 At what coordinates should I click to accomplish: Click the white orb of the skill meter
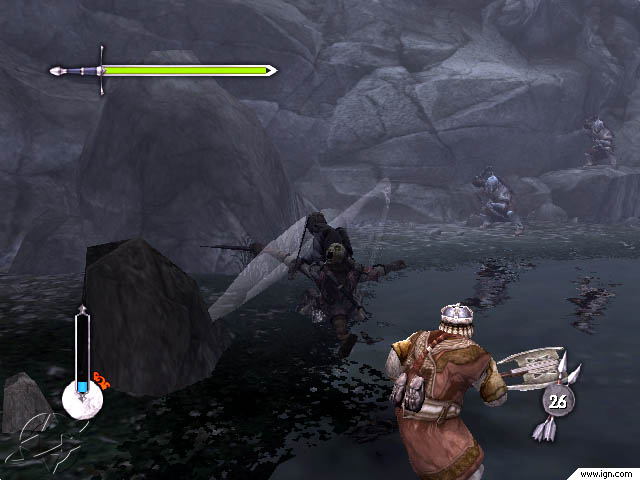[82, 400]
